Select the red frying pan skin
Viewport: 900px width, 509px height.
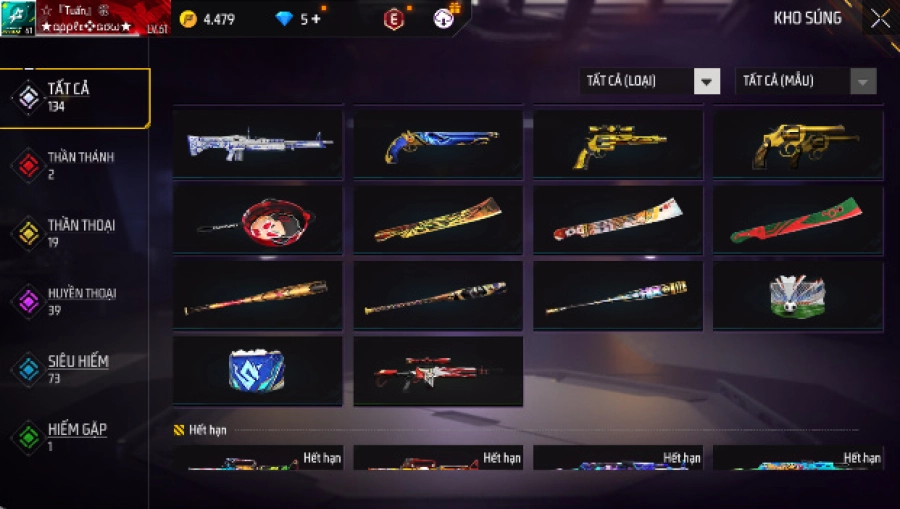(258, 220)
